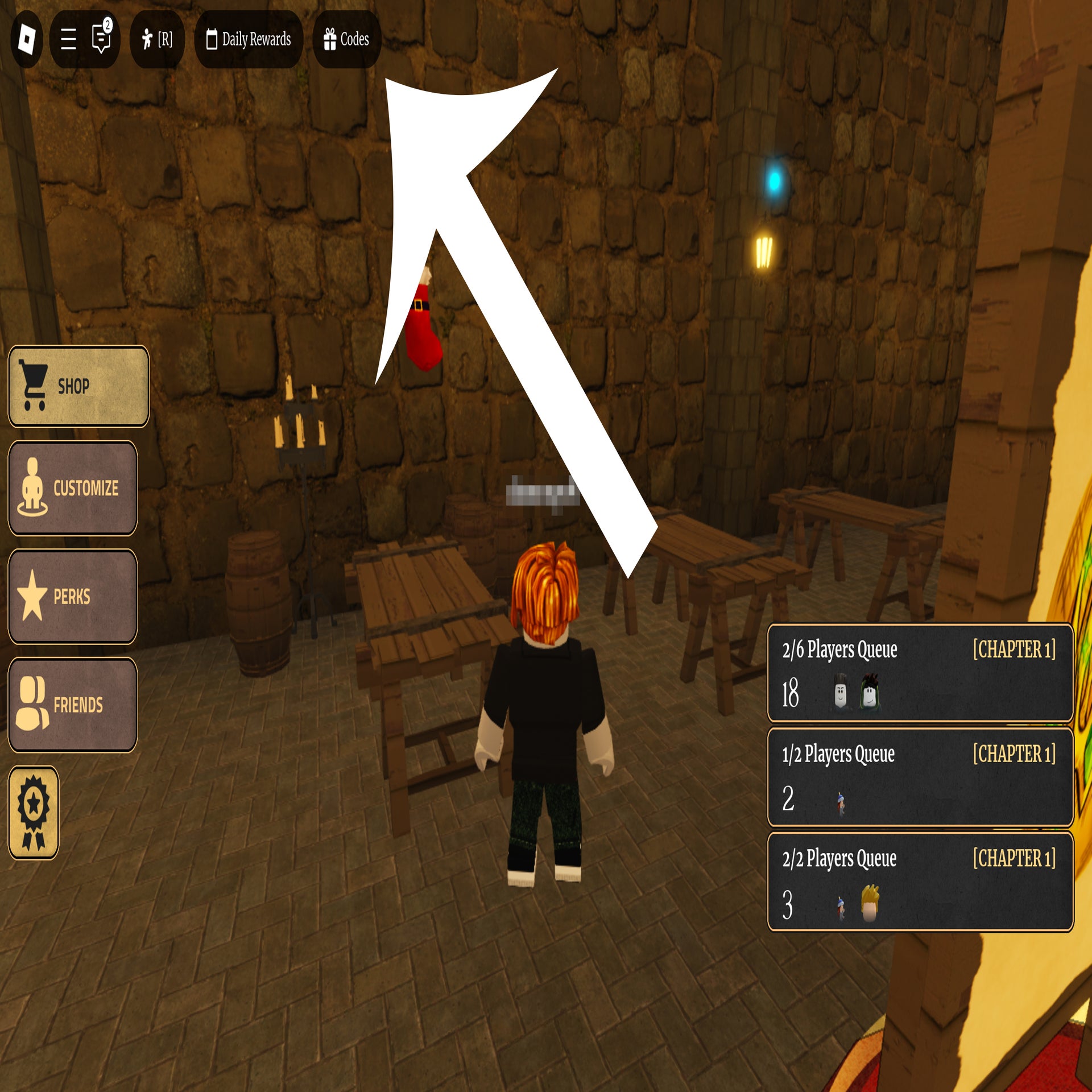Open the Customize menu

tap(73, 488)
